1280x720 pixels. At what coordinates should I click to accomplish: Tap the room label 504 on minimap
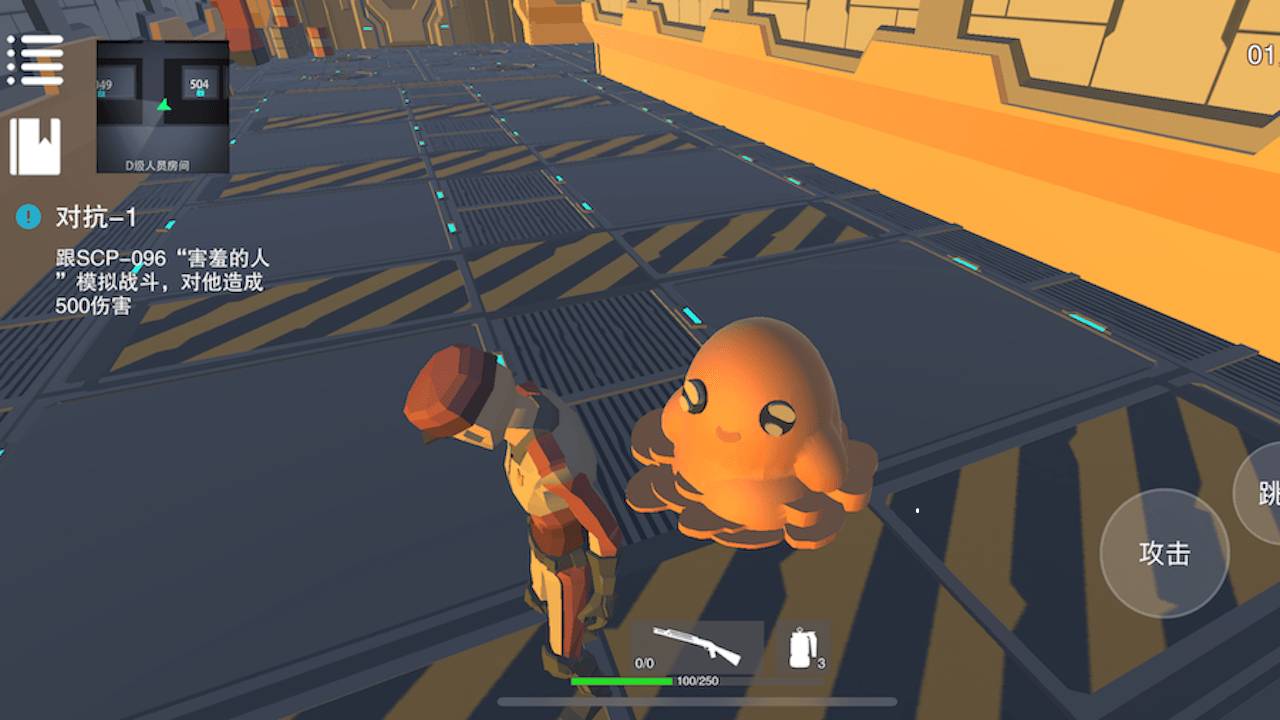(x=199, y=84)
